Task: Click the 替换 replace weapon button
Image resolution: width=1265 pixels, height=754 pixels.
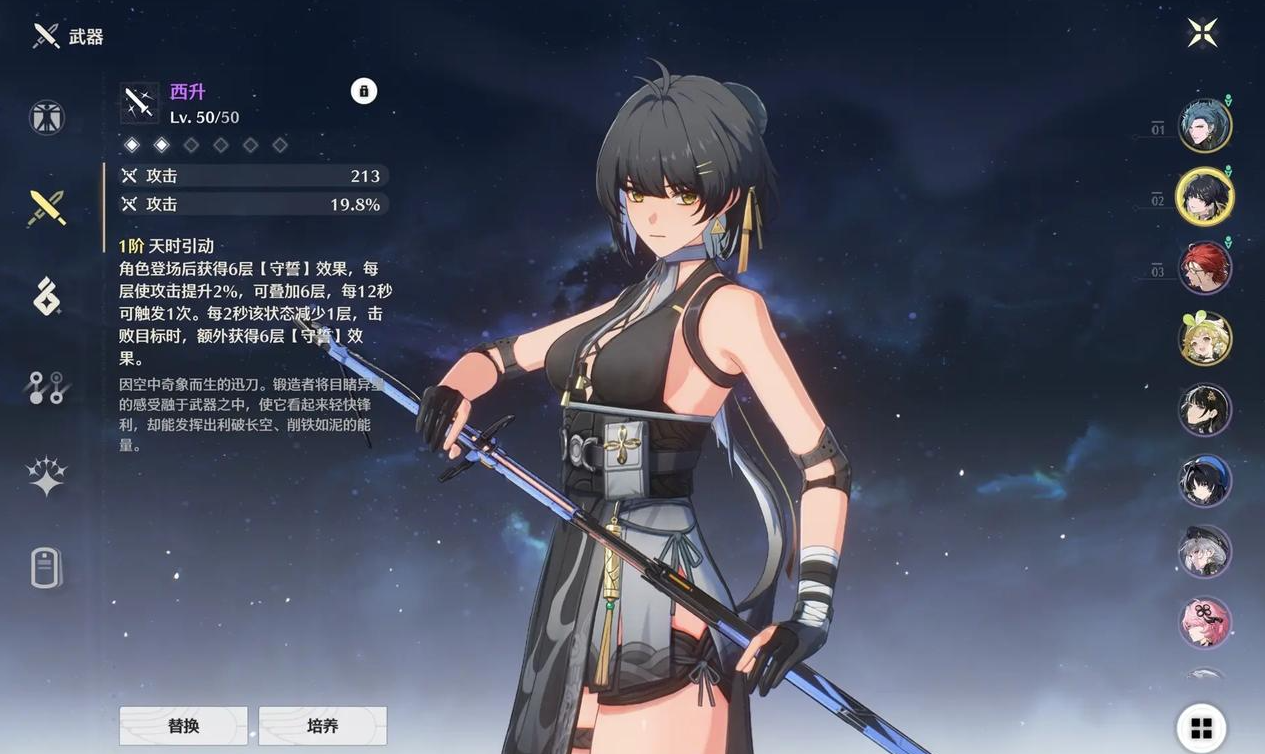Action: point(183,725)
